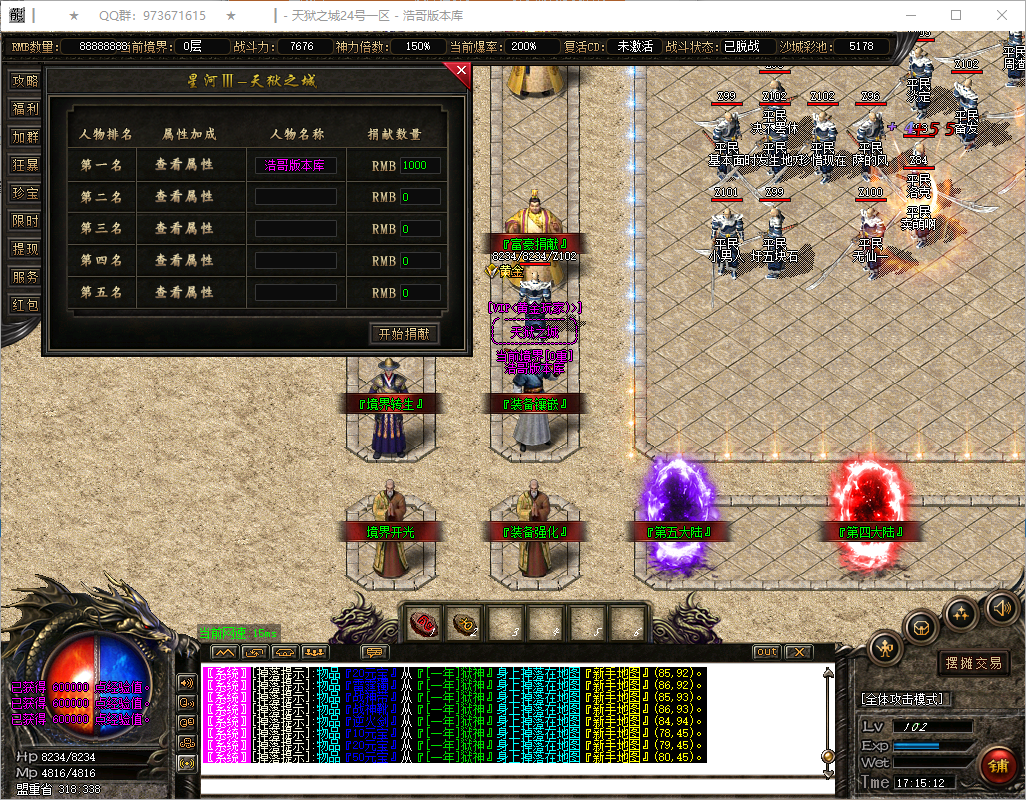The width and height of the screenshot is (1026, 800).
Task: View attributes for the 第一名 rank row
Action: tap(184, 165)
